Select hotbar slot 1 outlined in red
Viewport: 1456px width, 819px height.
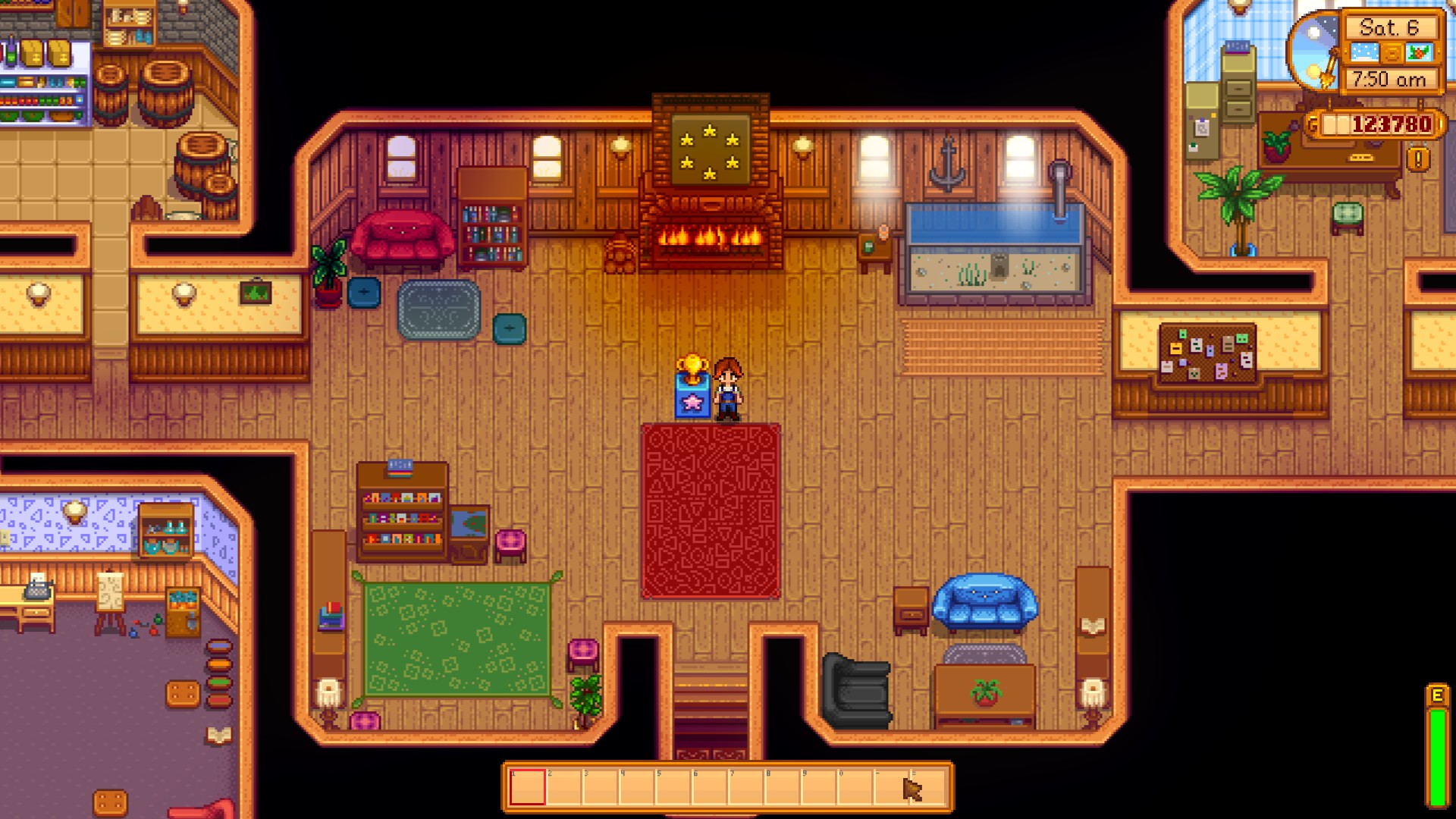pos(528,787)
